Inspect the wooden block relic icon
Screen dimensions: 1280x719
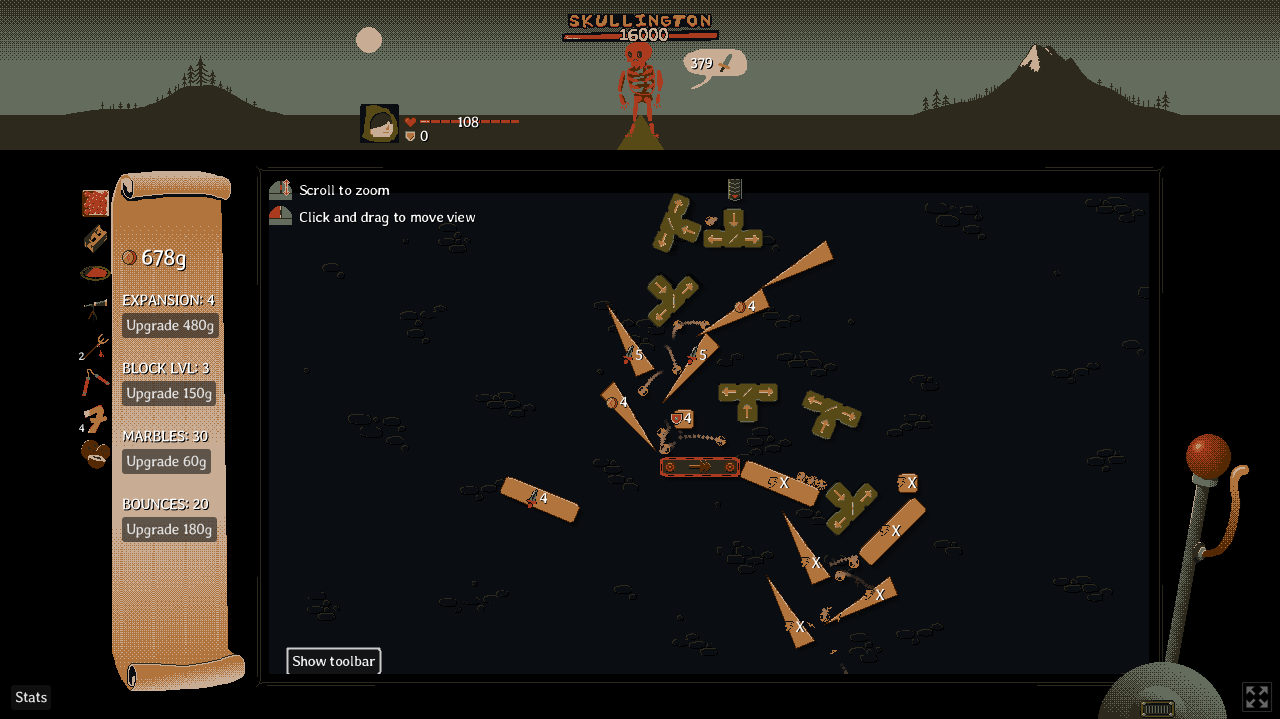point(95,238)
